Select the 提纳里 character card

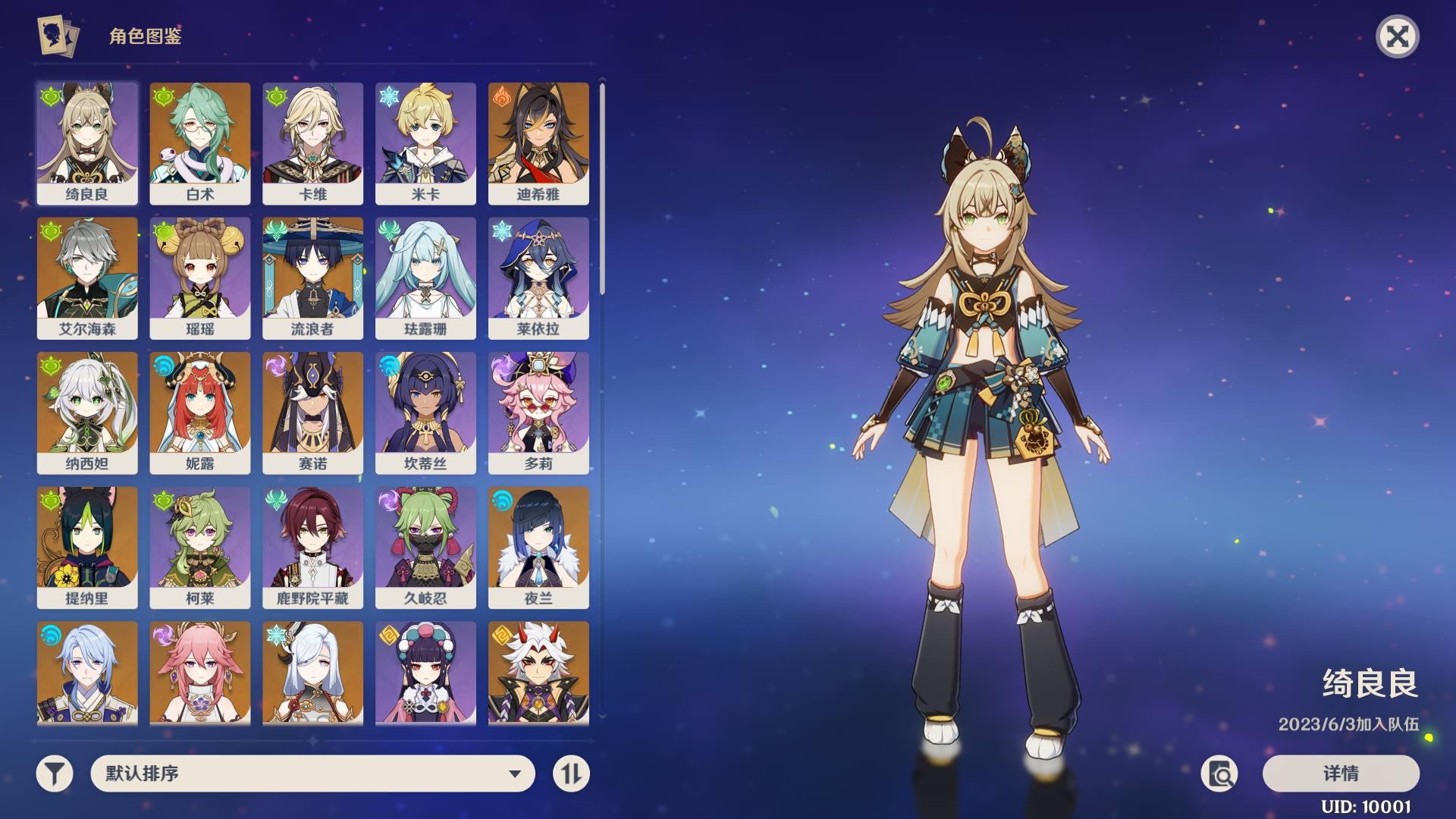(x=87, y=547)
